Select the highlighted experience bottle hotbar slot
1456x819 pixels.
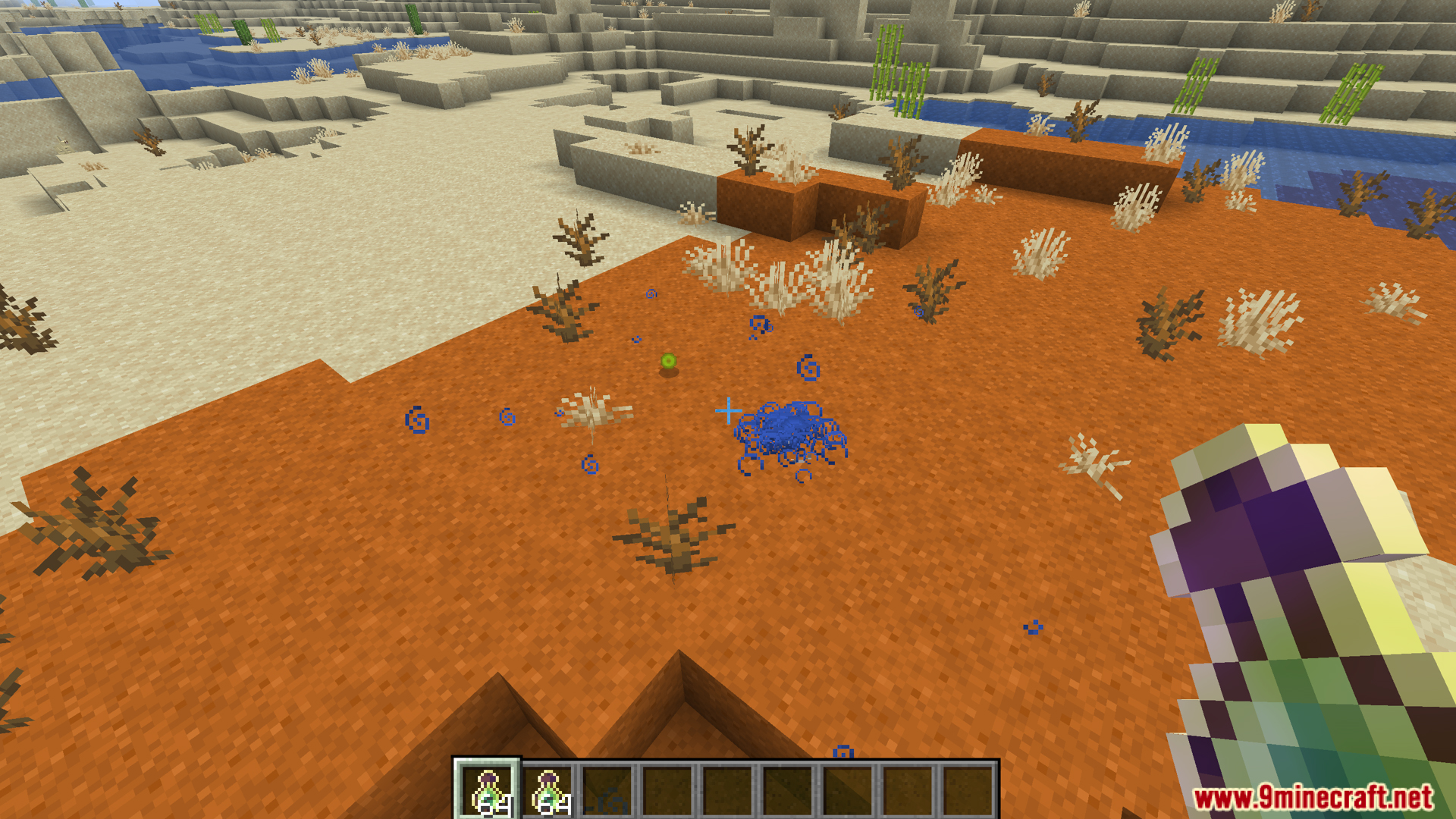coord(488,790)
